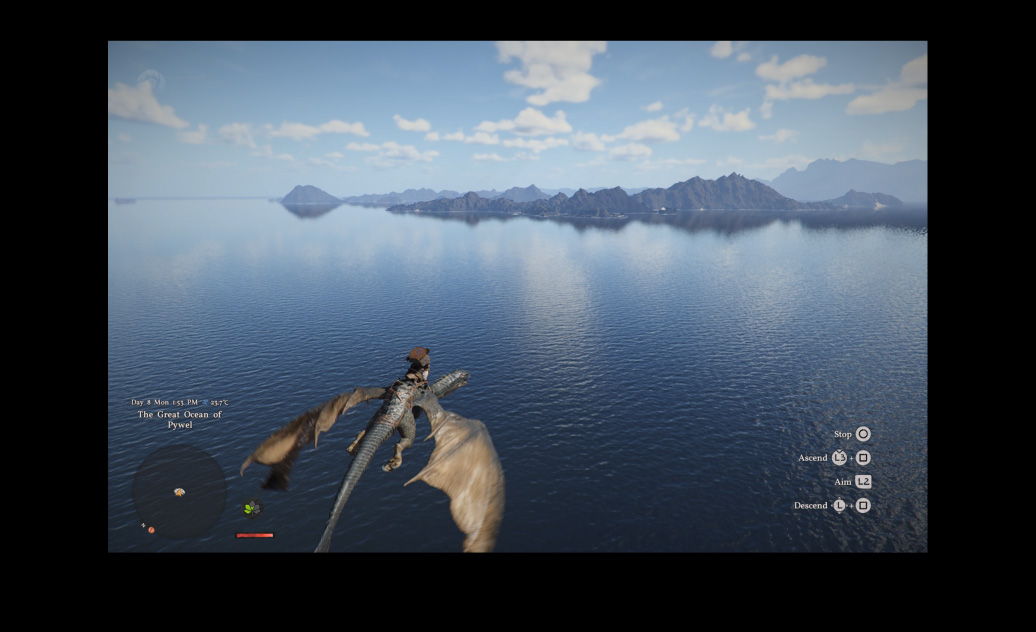Select the orange marker on the minimap edge
1036x632 pixels.
coord(151,529)
